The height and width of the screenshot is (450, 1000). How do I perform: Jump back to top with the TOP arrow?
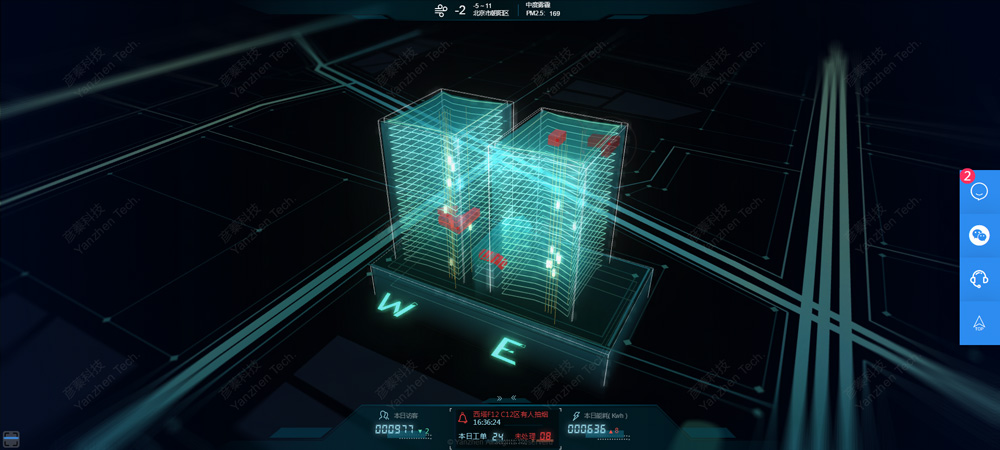979,323
